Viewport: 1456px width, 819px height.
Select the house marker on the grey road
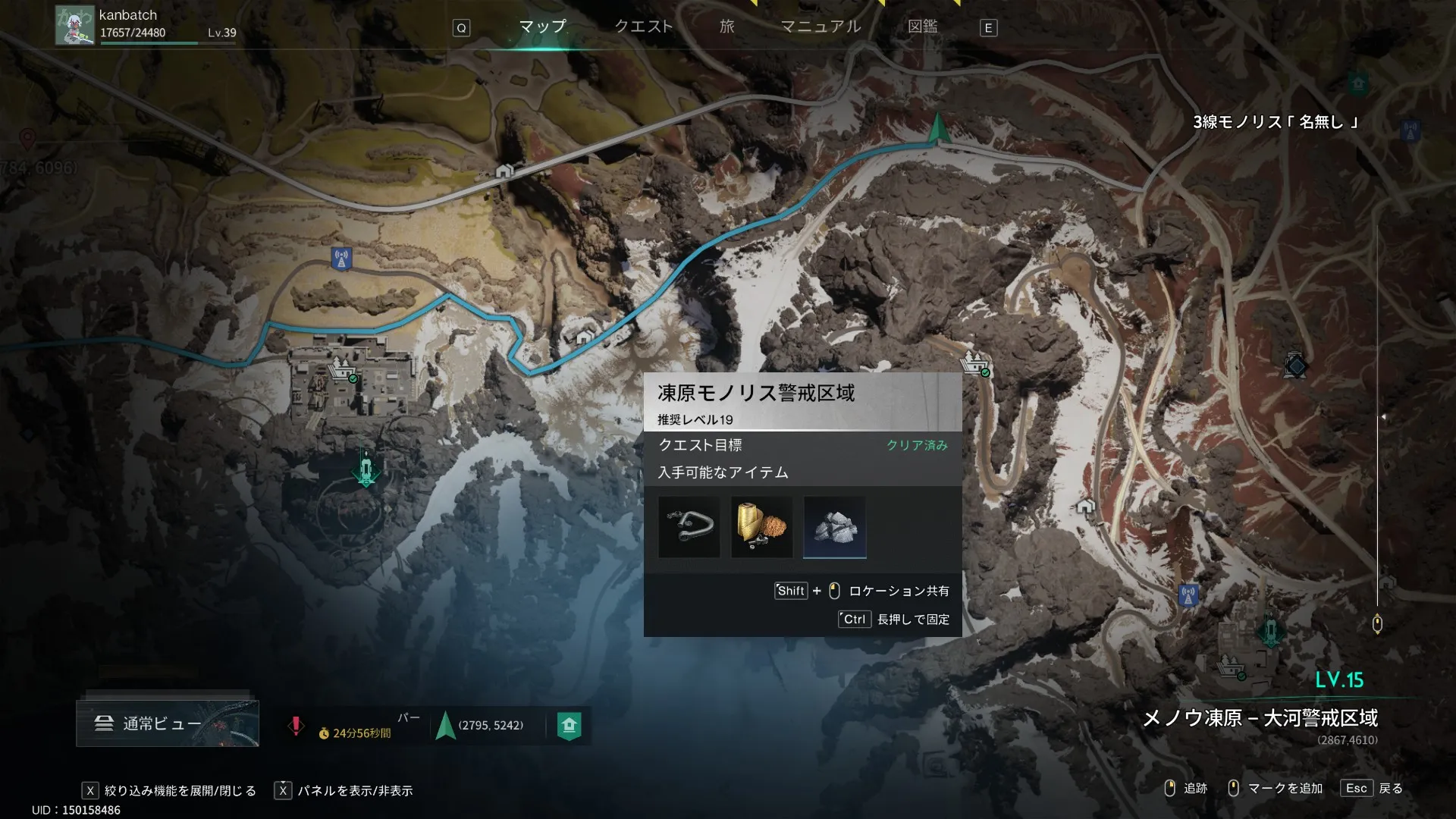[x=504, y=171]
